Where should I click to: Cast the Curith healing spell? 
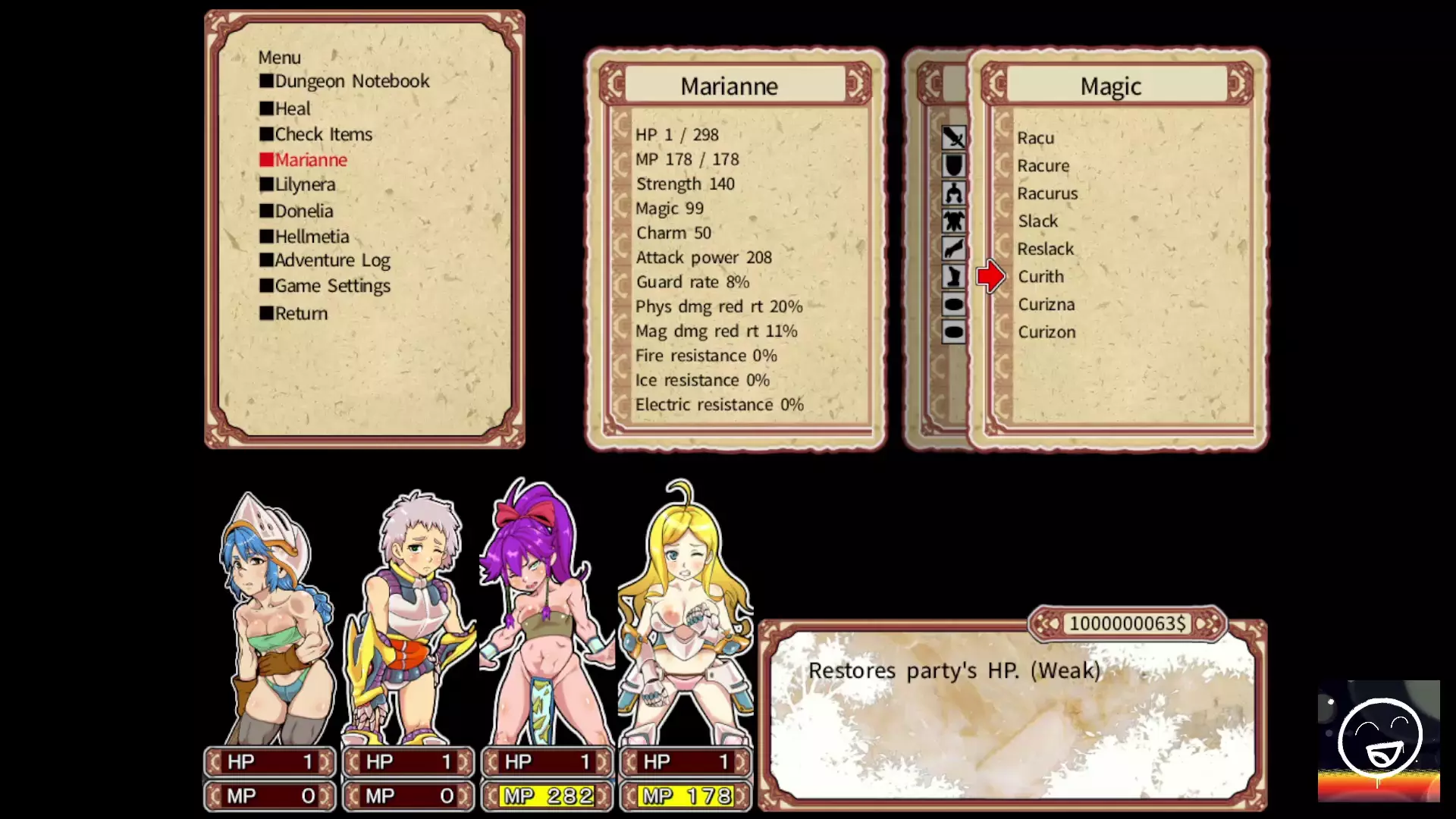coord(1040,277)
